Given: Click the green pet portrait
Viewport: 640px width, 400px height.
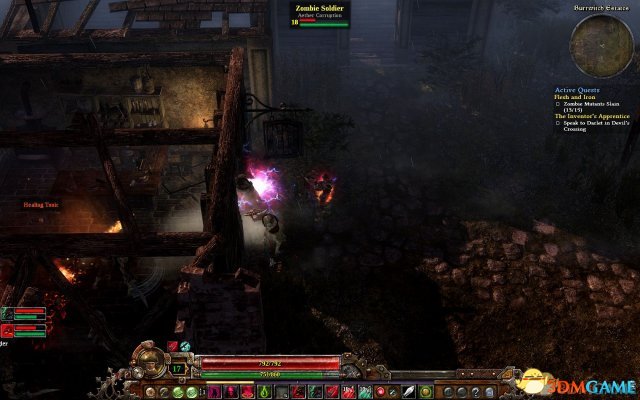Looking at the screenshot, I should click(x=7, y=313).
